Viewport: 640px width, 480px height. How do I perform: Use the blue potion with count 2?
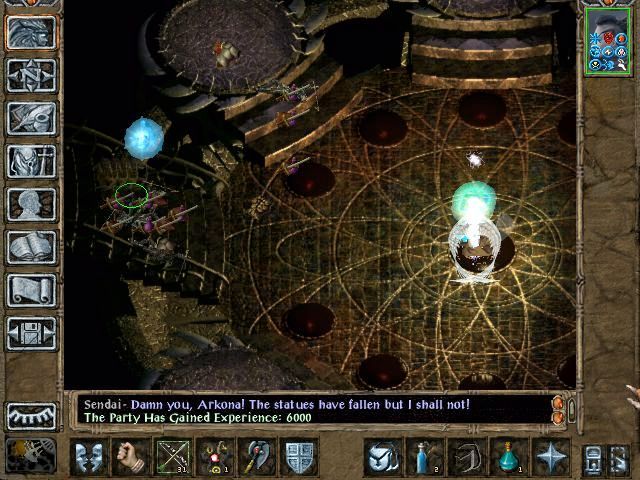pyautogui.click(x=423, y=456)
